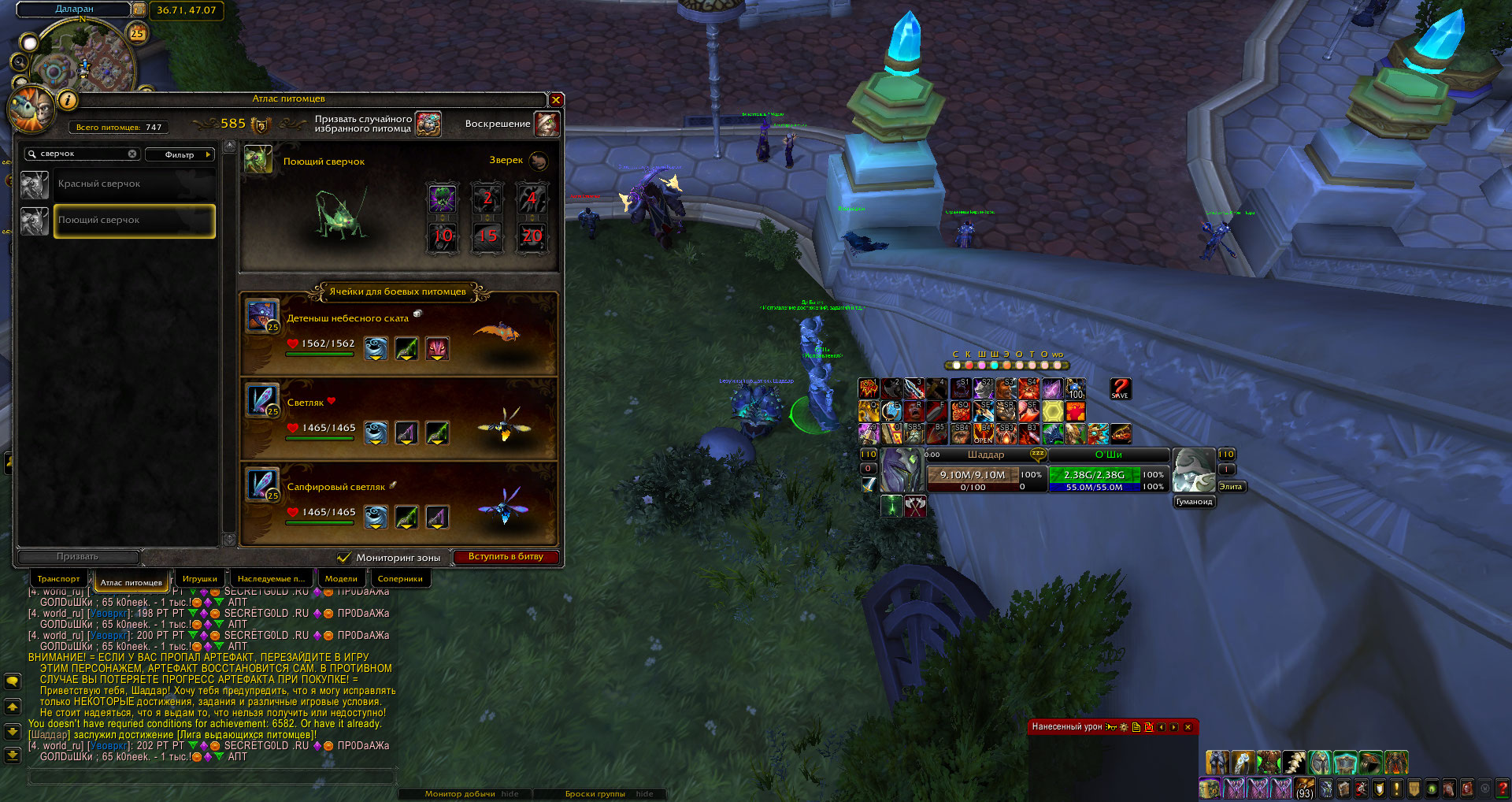Click the red question mark SAVE icon
This screenshot has height=802, width=1512.
point(1120,388)
